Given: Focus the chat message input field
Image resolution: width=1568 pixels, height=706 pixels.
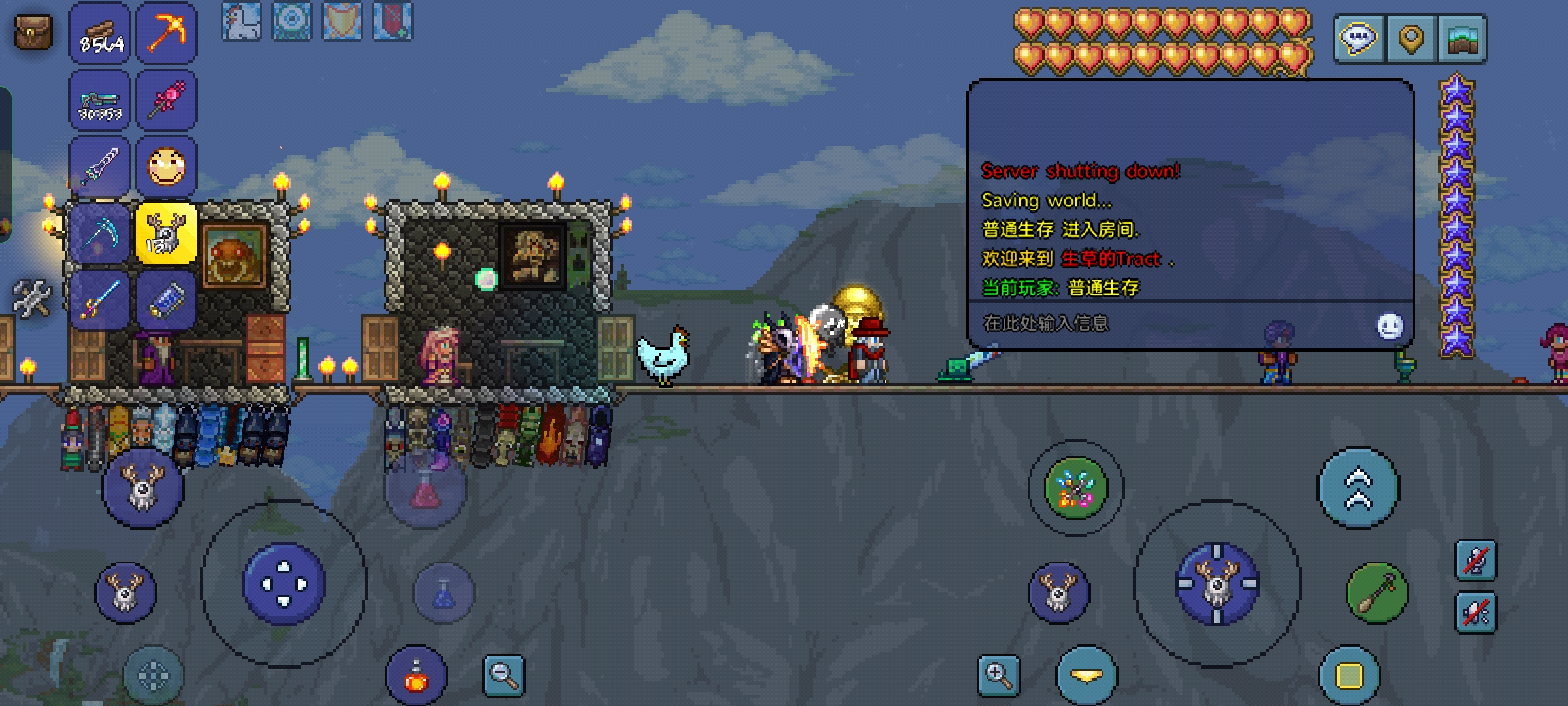Looking at the screenshot, I should click(1163, 324).
